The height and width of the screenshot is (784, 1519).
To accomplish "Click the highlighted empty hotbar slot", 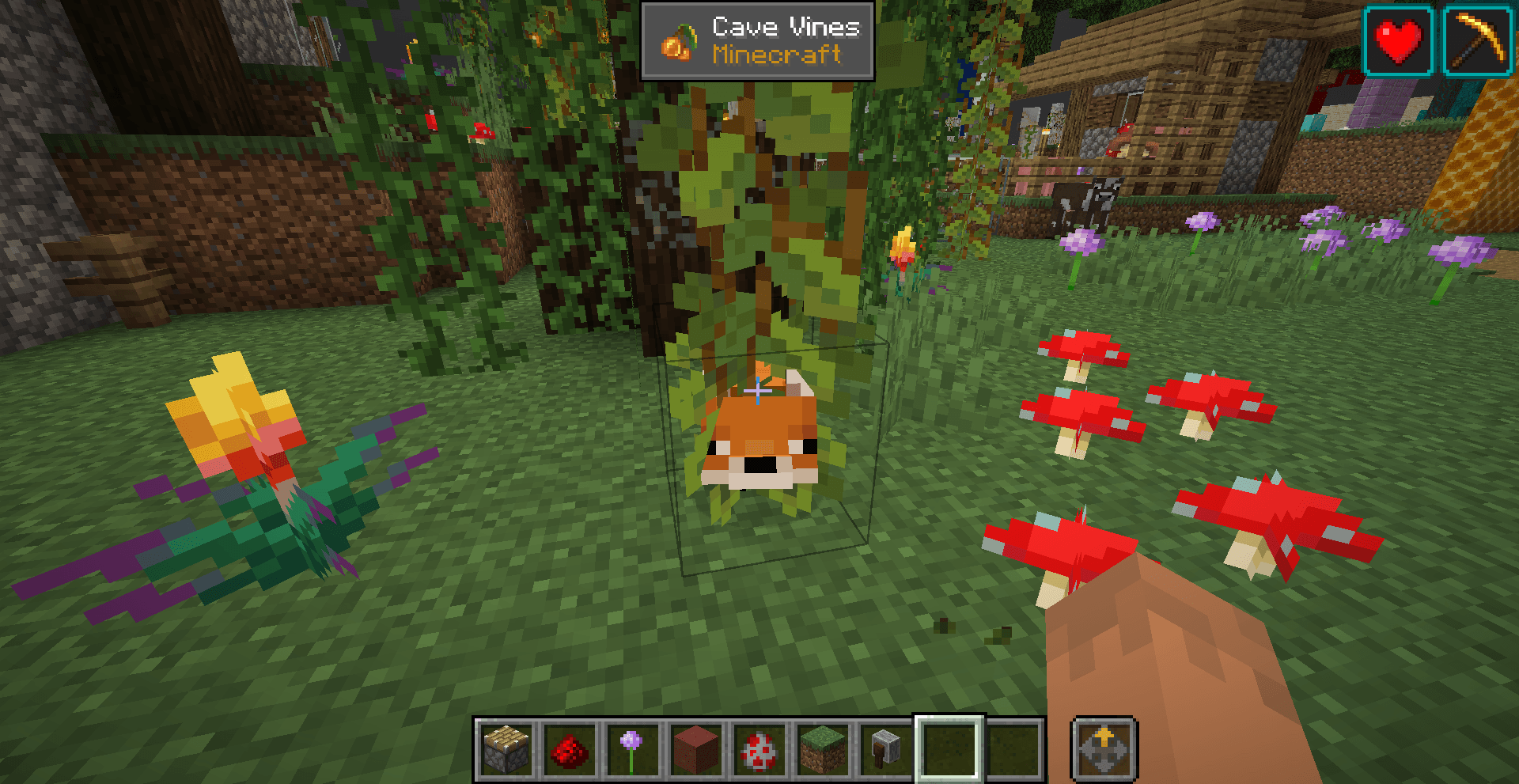I will click(949, 747).
